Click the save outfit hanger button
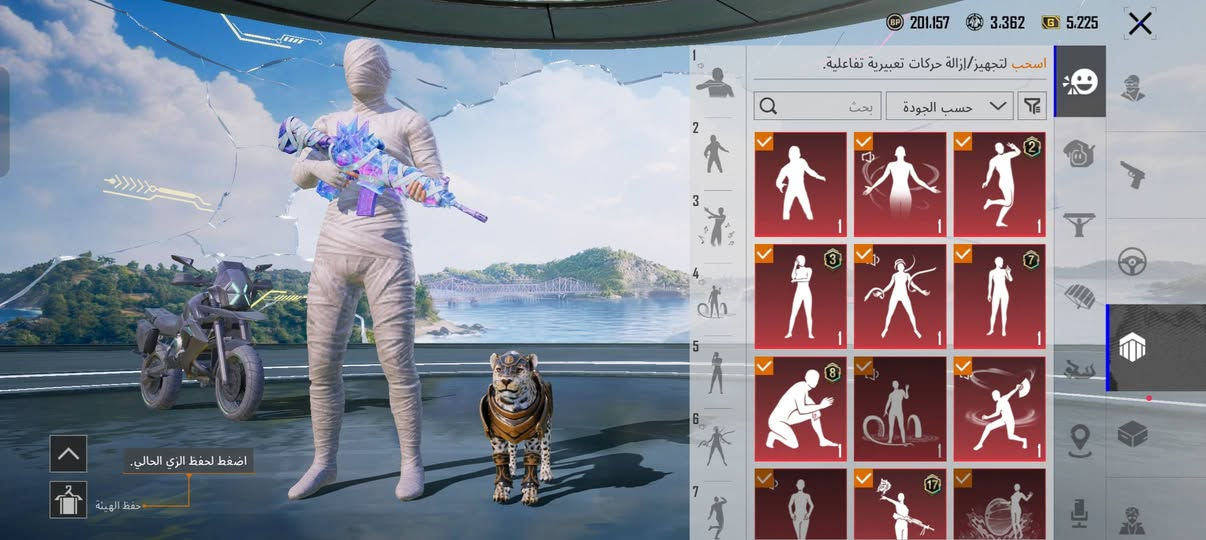1206x540 pixels. (x=68, y=499)
